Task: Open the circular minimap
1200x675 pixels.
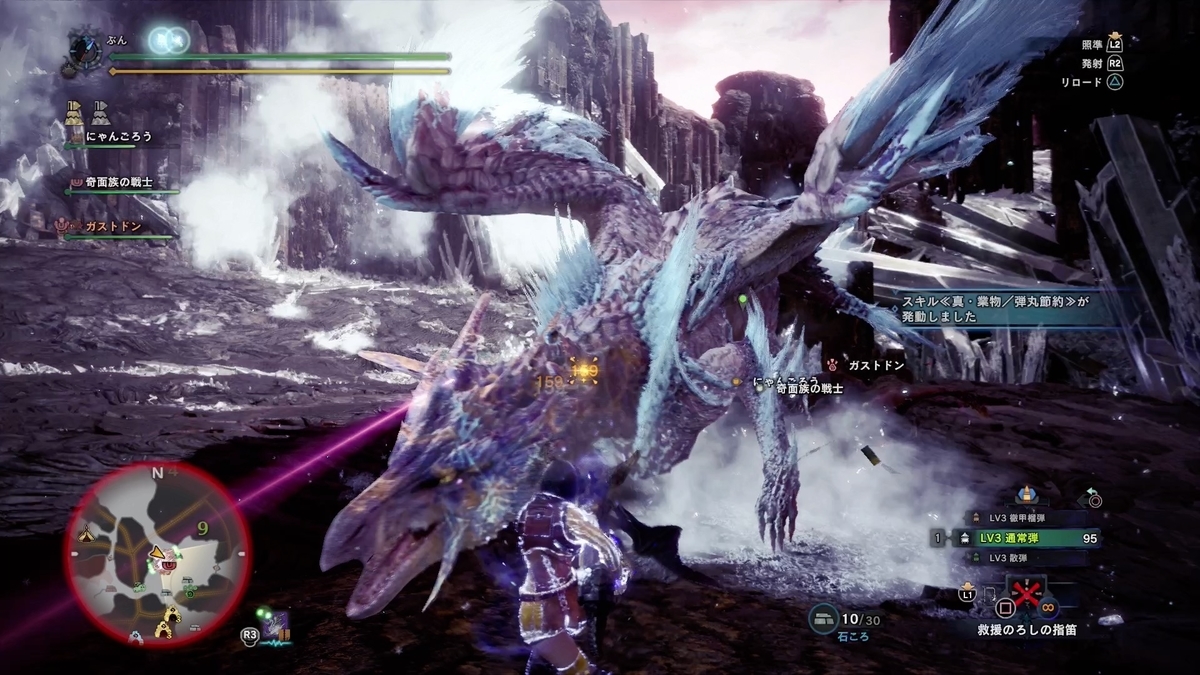Action: 157,551
